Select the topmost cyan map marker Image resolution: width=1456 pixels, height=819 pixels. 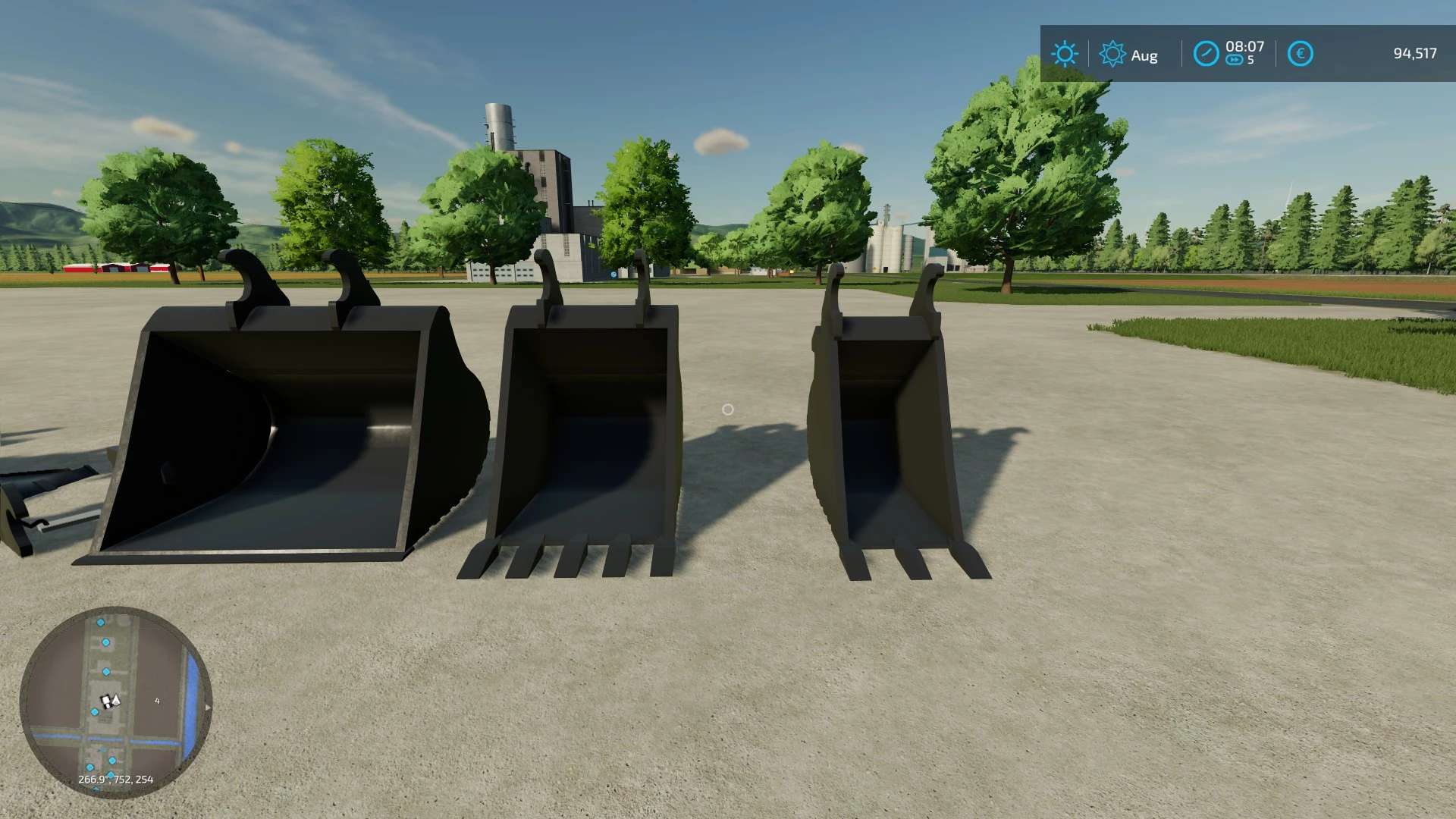(x=101, y=623)
